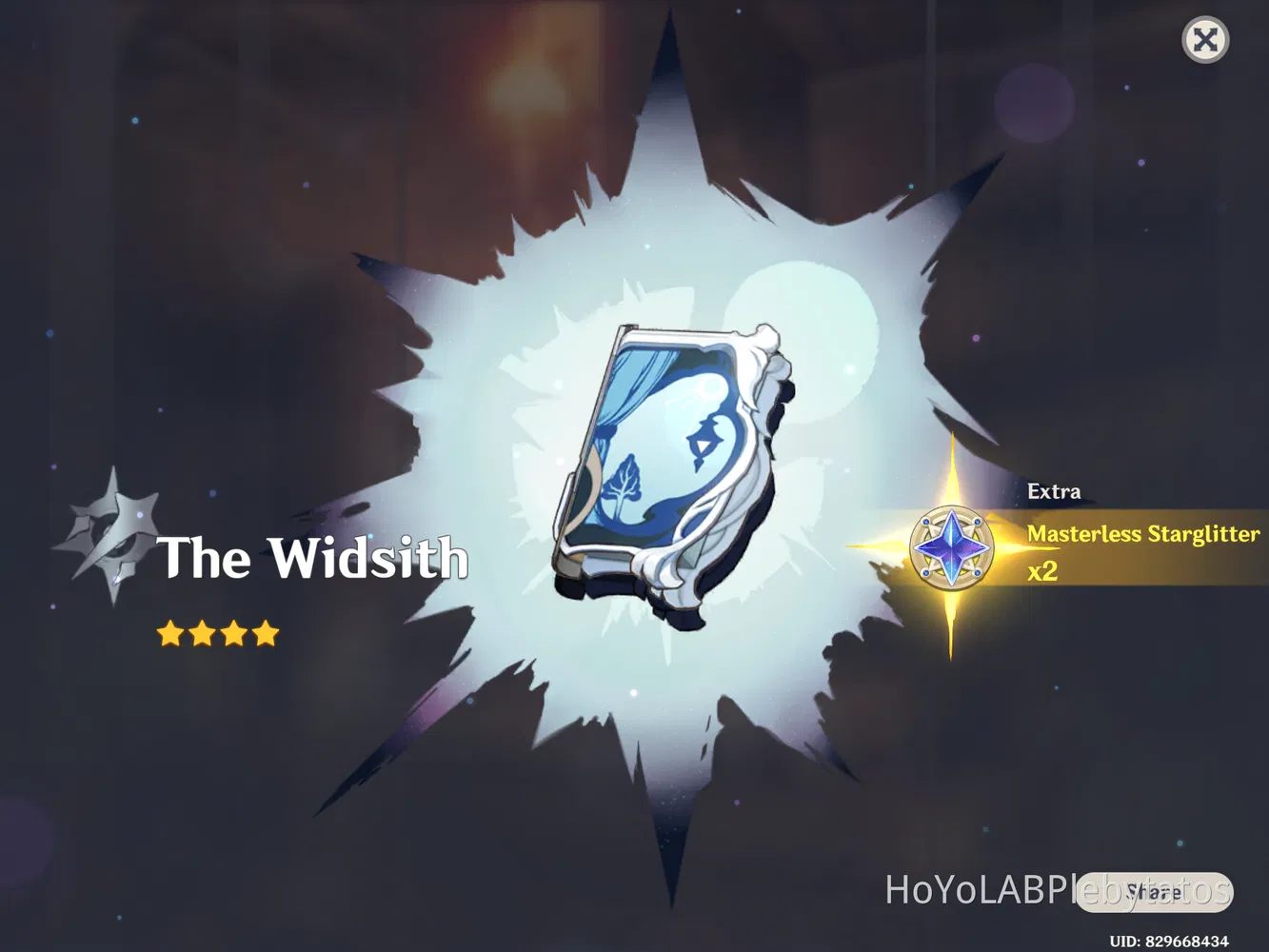Click the second golden rarity star
The height and width of the screenshot is (952, 1269).
(205, 633)
